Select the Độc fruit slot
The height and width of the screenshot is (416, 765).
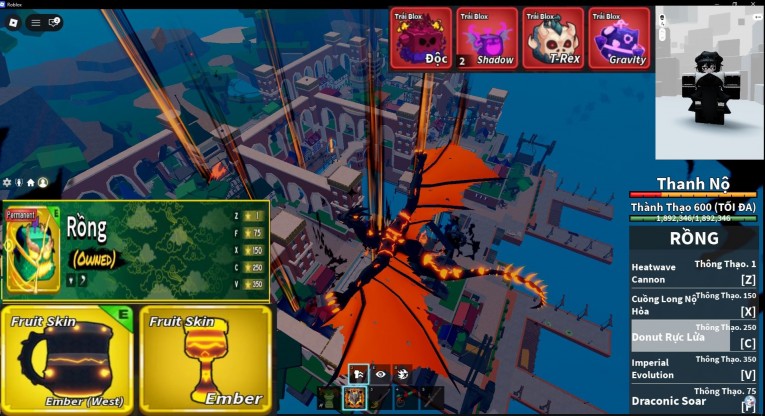click(x=421, y=39)
